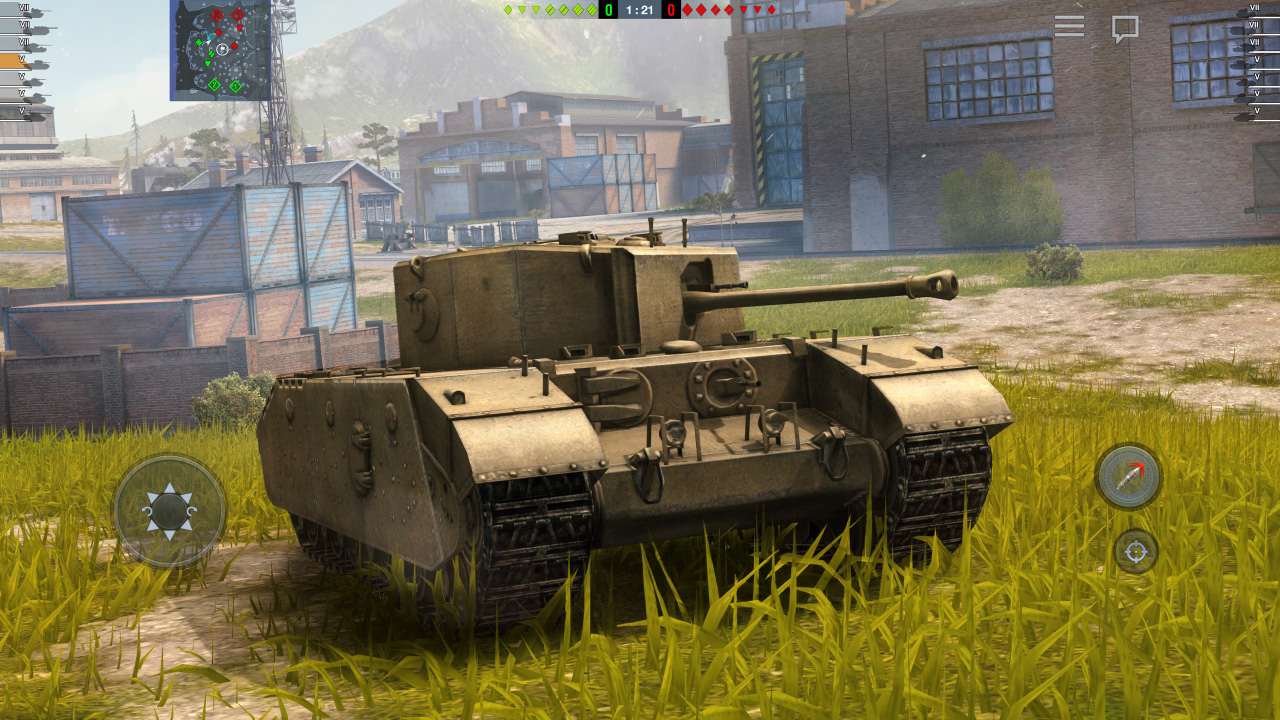This screenshot has height=720, width=1280.
Task: Click the enemy score counter showing 0
Action: 671,10
